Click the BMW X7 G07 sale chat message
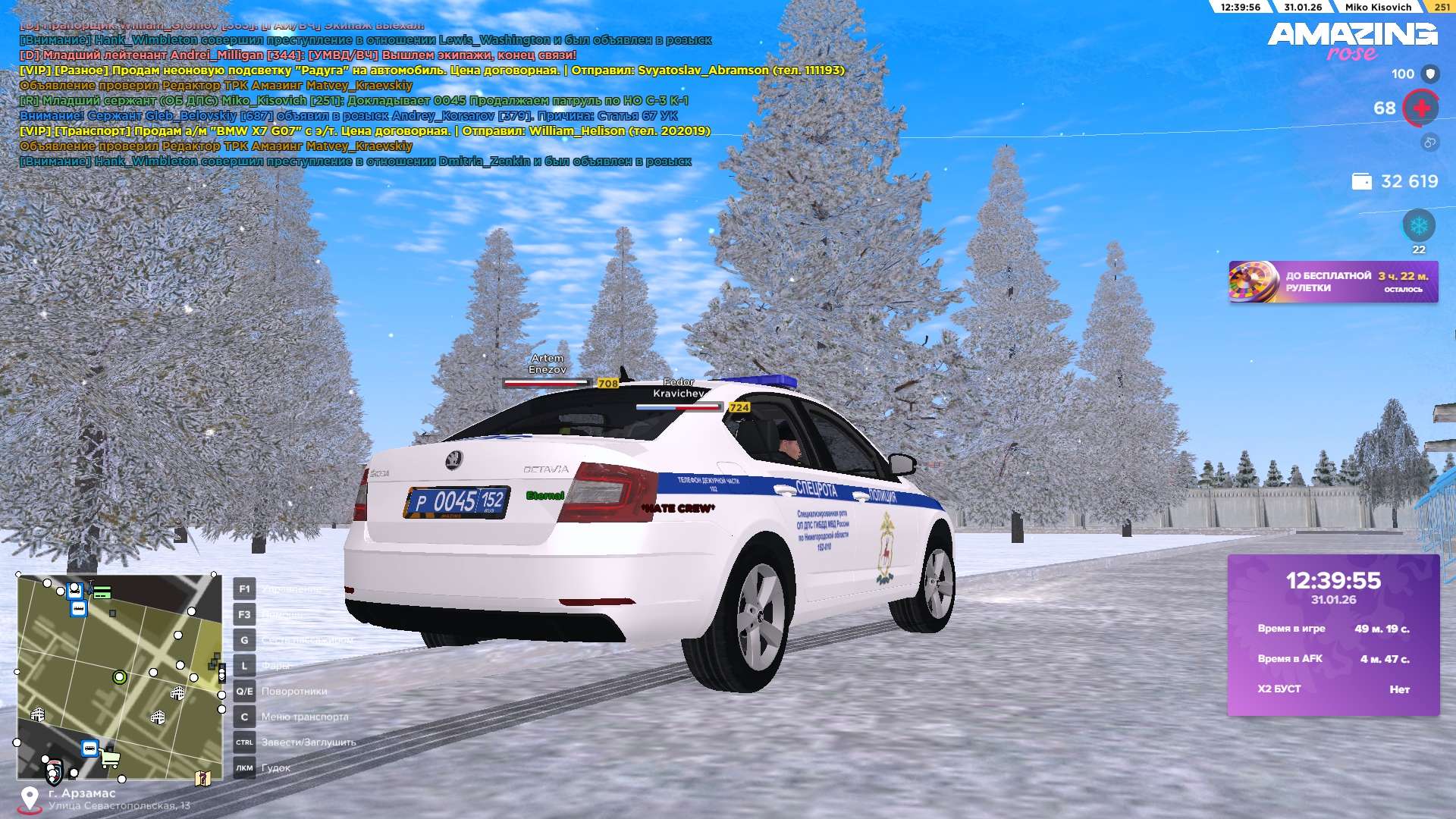This screenshot has height=819, width=1456. [365, 131]
